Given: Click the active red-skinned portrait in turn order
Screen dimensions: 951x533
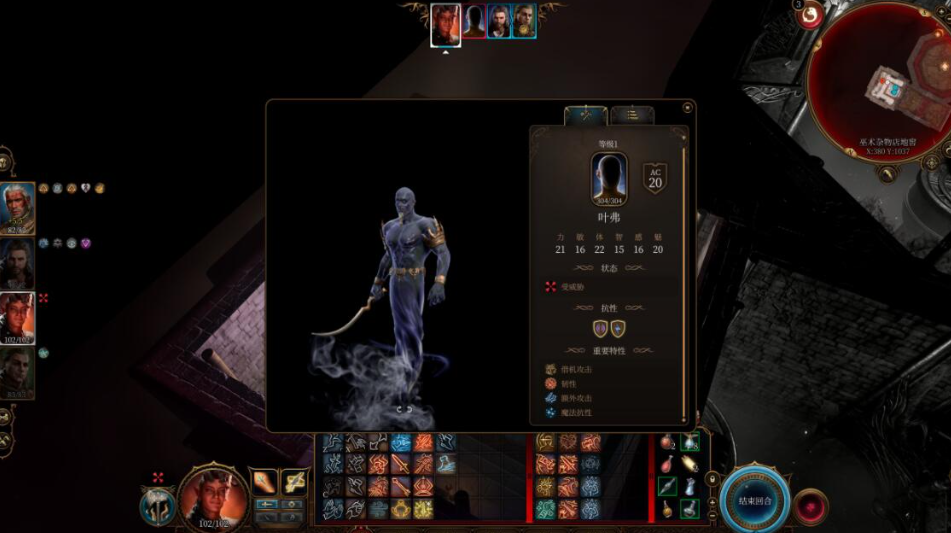Looking at the screenshot, I should click(x=445, y=22).
